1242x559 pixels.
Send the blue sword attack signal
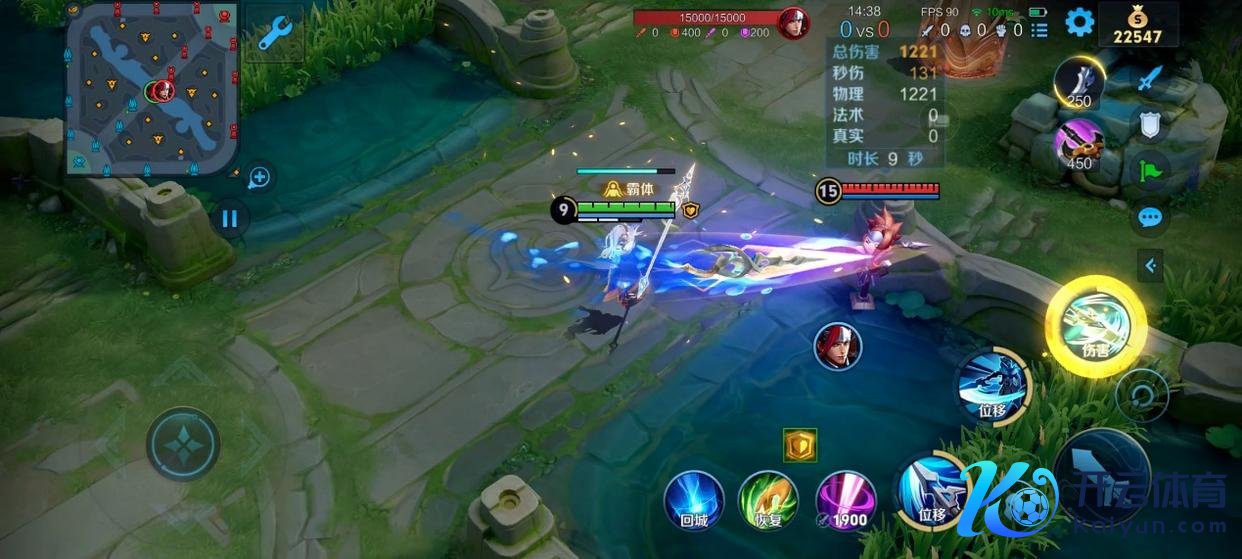pyautogui.click(x=1151, y=77)
